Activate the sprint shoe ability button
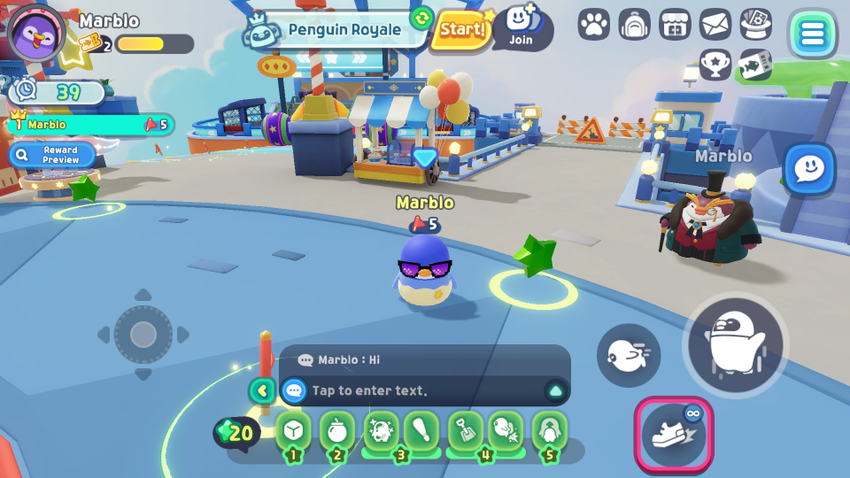The width and height of the screenshot is (850, 478). click(673, 434)
